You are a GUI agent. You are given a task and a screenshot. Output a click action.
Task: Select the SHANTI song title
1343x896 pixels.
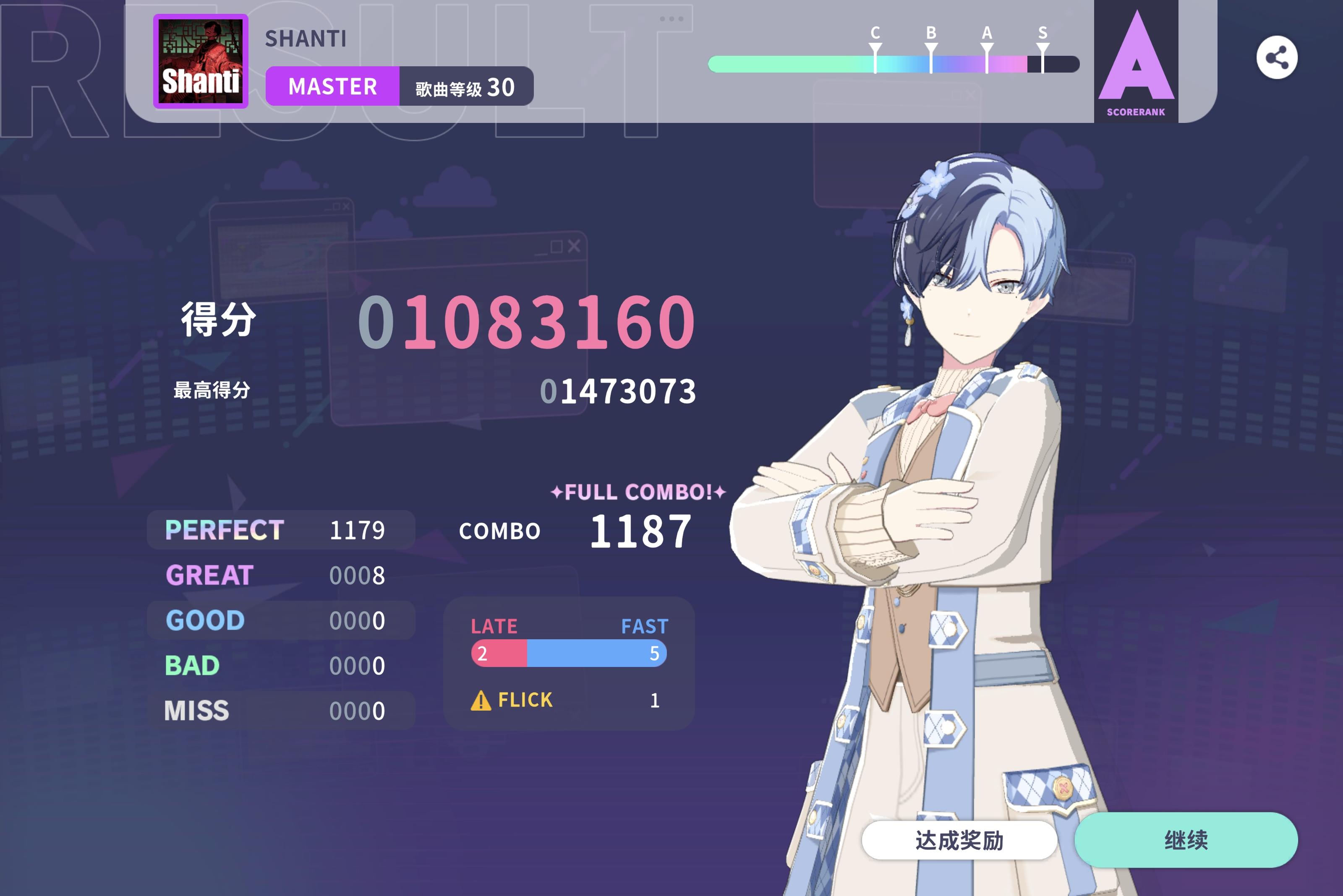click(x=306, y=39)
